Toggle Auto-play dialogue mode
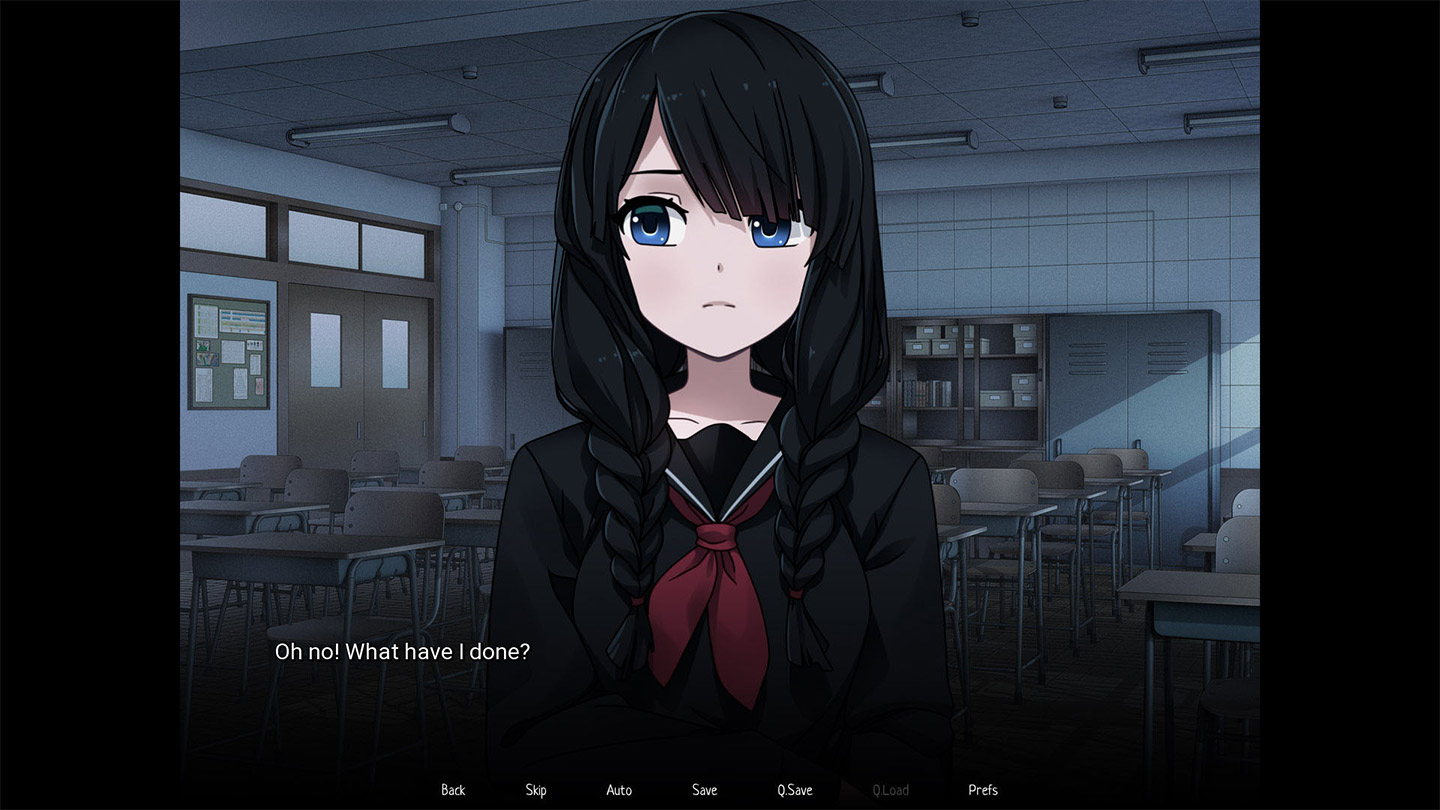Viewport: 1440px width, 810px height. point(619,790)
